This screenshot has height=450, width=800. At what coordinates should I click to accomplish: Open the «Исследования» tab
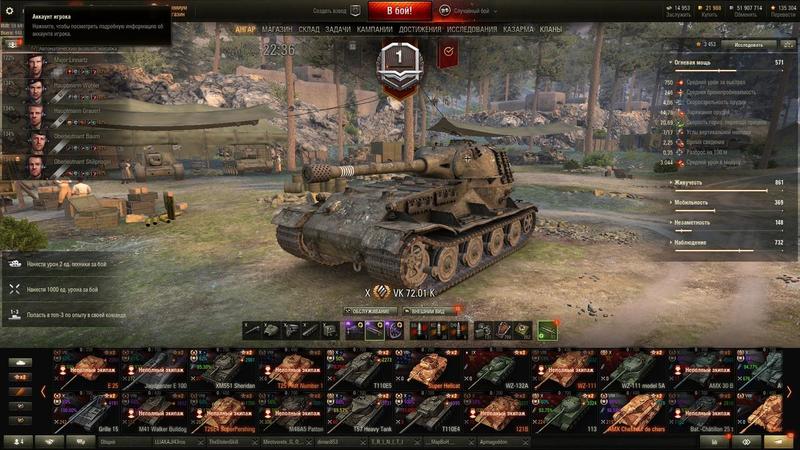tap(472, 30)
